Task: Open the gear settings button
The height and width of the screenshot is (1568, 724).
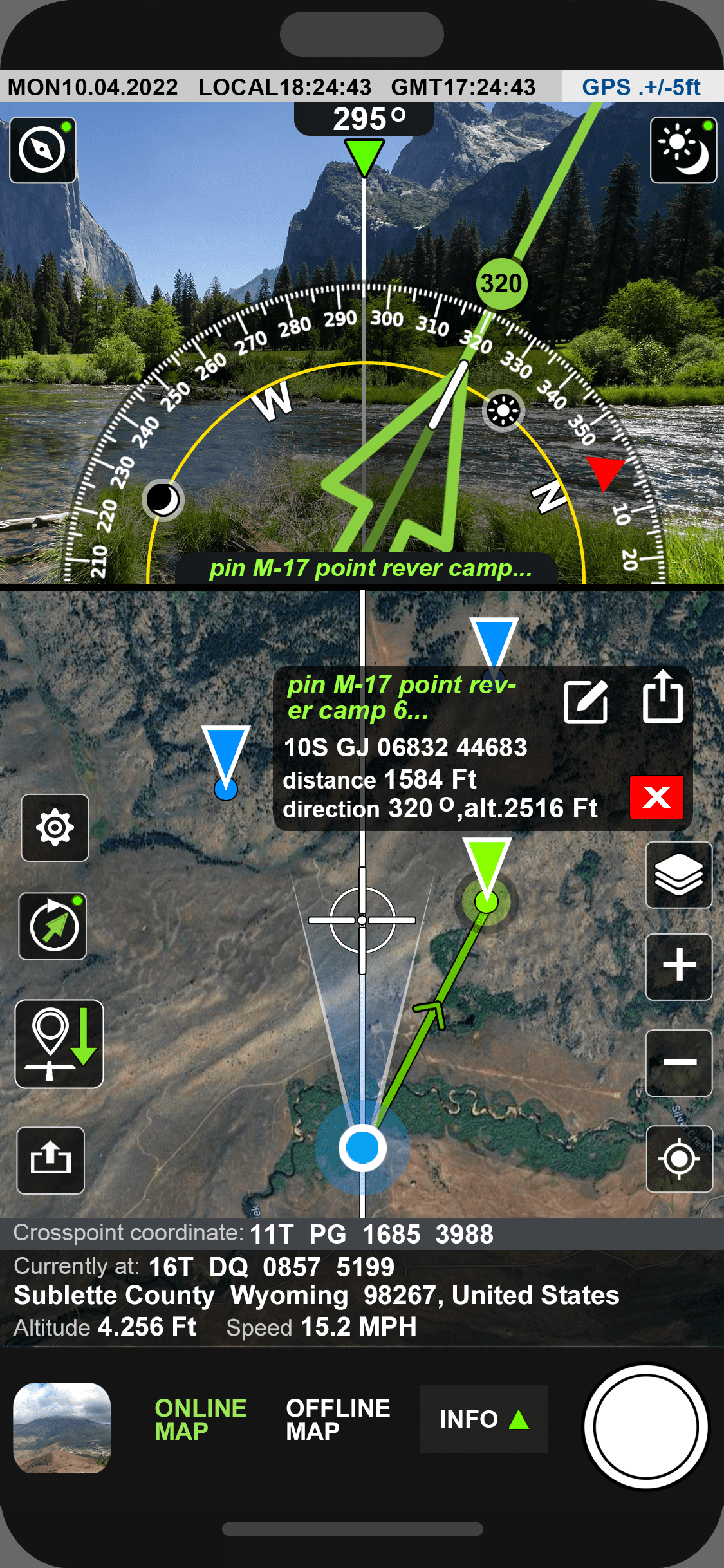Action: (x=55, y=828)
